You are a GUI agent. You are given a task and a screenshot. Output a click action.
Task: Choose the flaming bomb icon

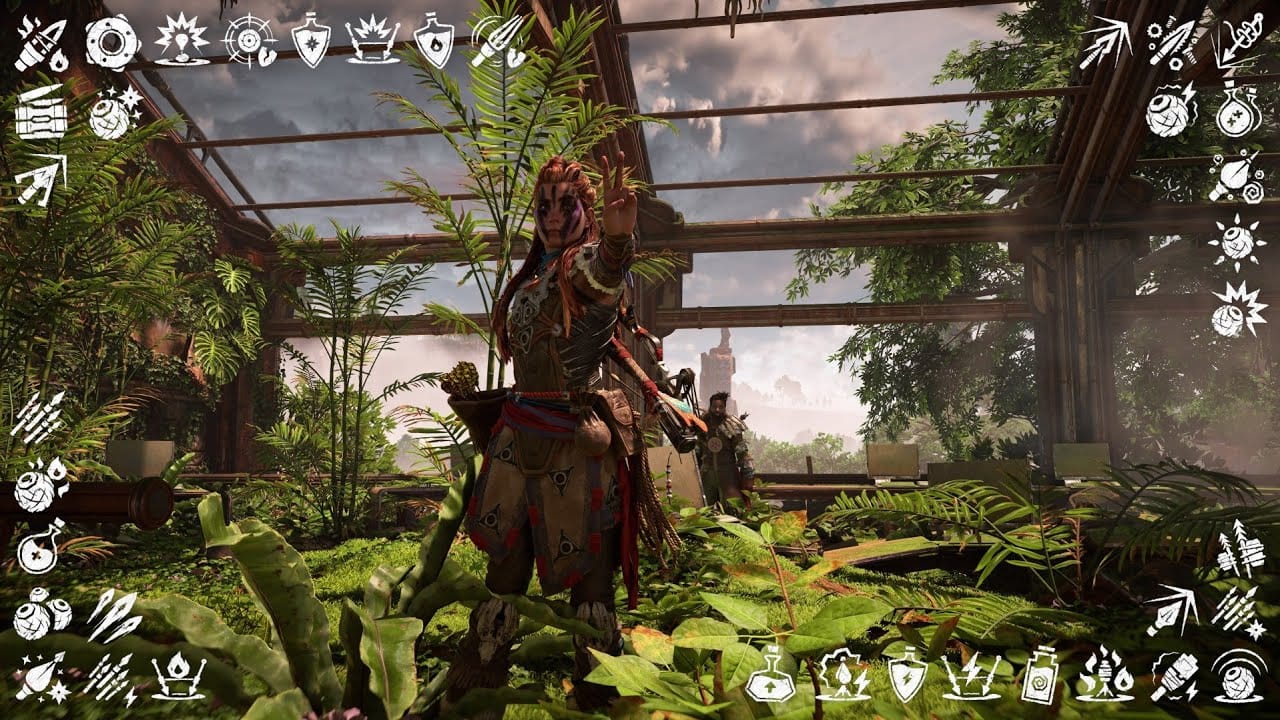point(40,482)
